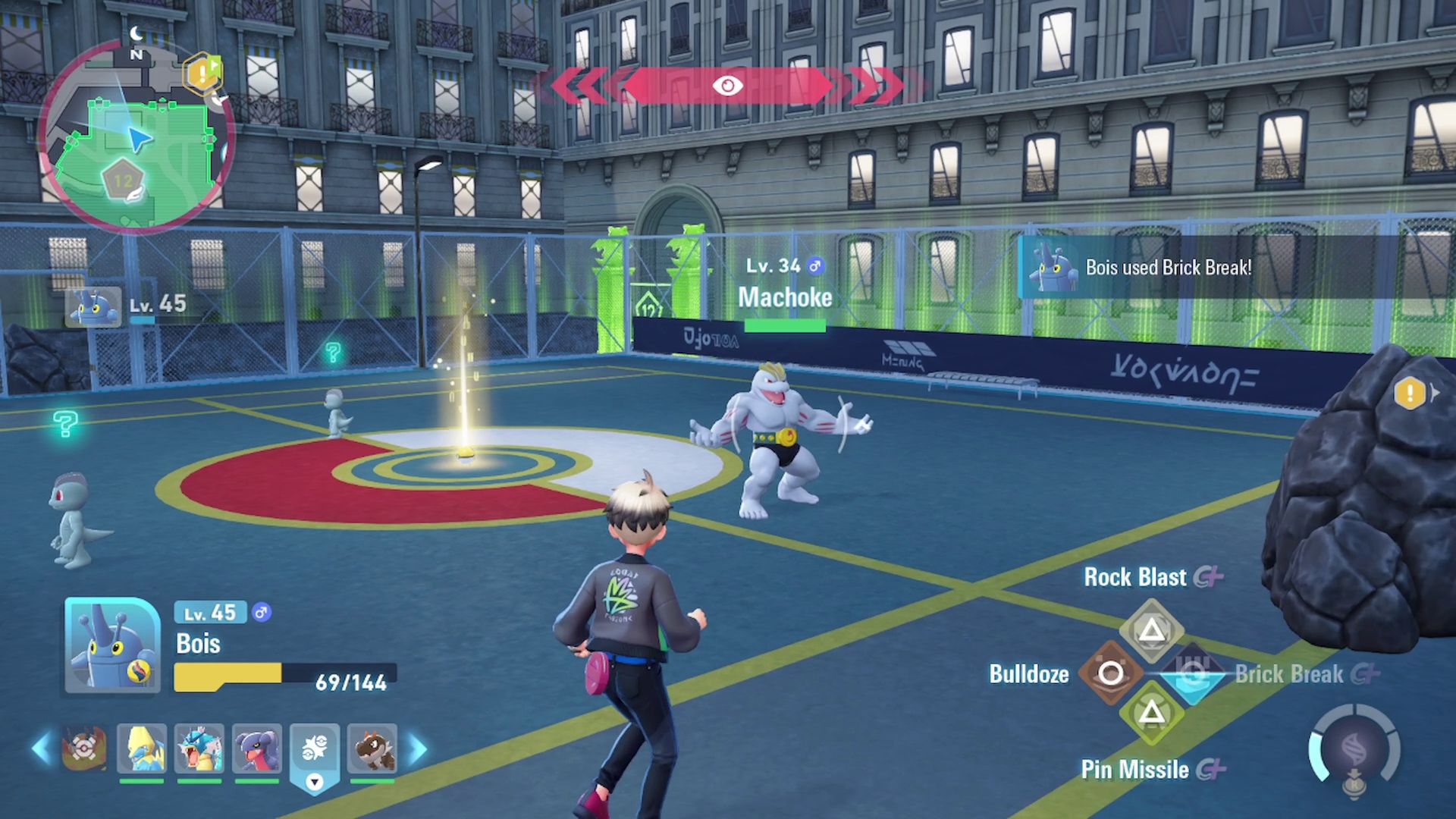Viewport: 1456px width, 819px height.
Task: Click the Machoke target nameplate
Action: 785,297
